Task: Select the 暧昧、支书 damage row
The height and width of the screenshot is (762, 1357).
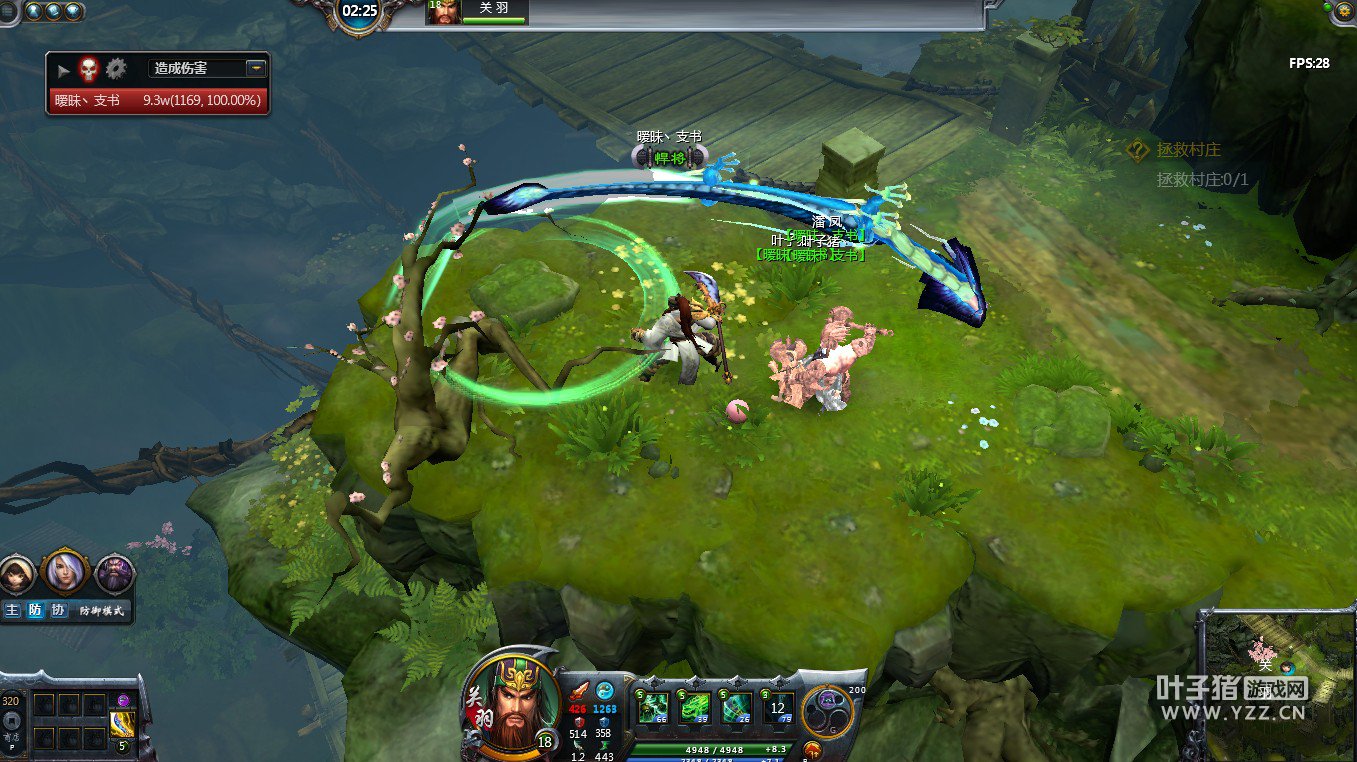Action: coord(157,100)
